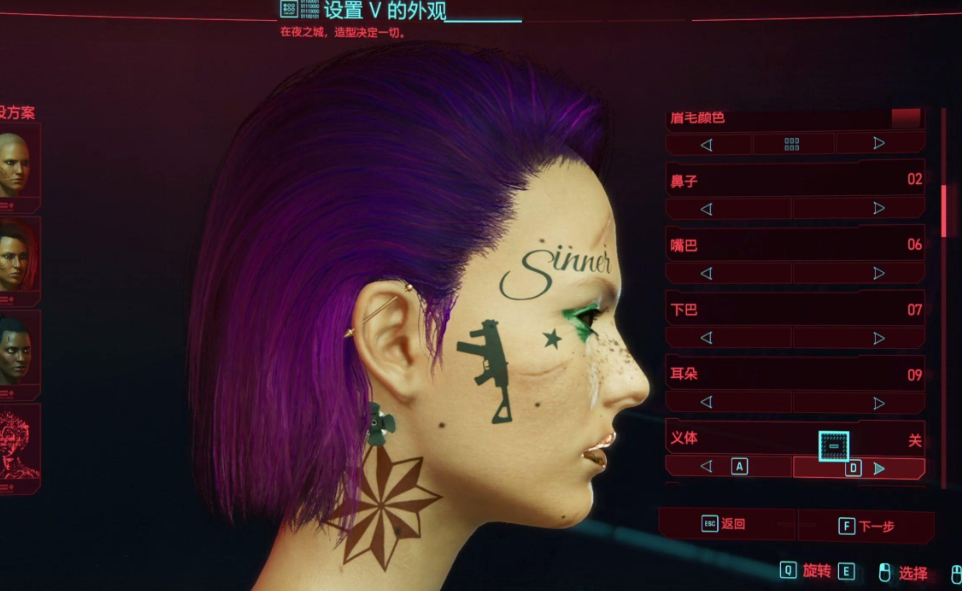The width and height of the screenshot is (962, 591).
Task: Select next eyebrow color (眉毛颜色) option
Action: [879, 144]
